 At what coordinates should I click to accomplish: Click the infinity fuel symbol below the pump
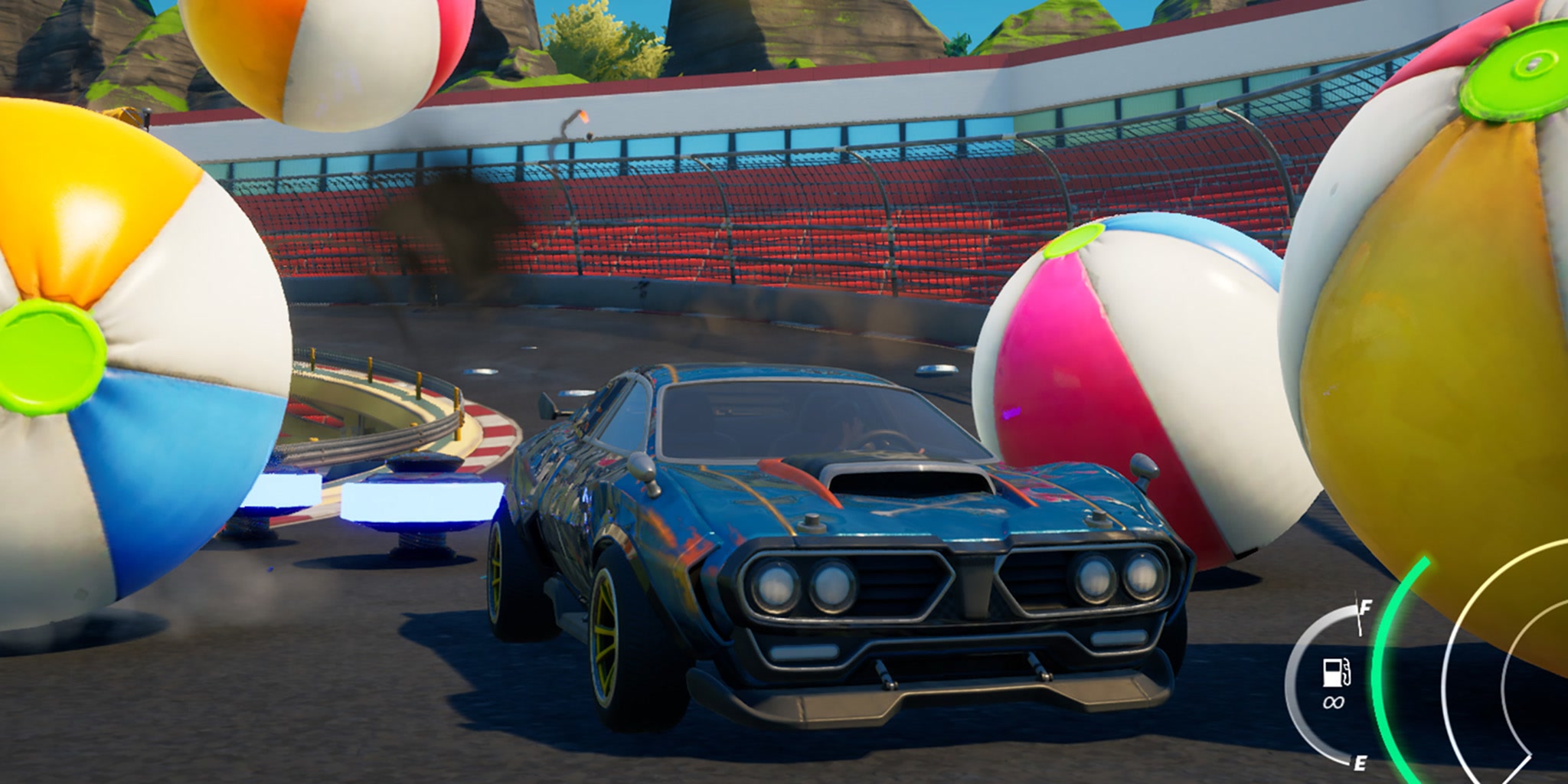coord(1334,702)
